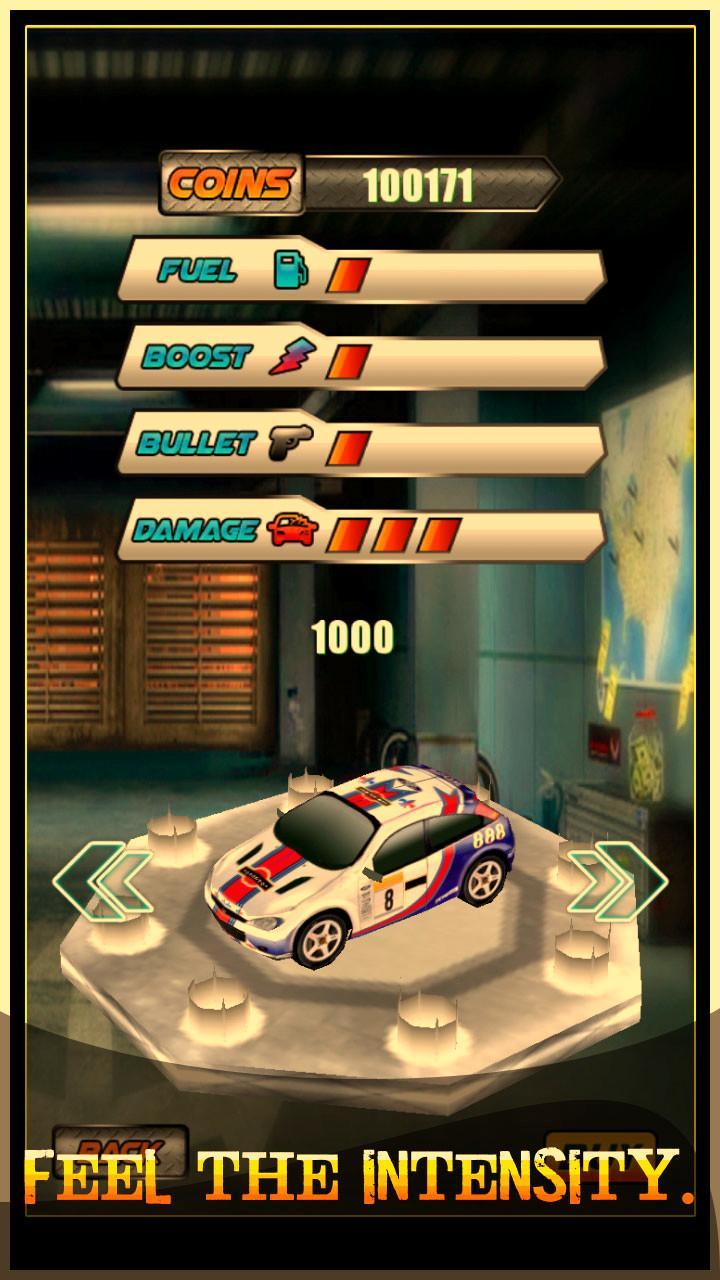The image size is (720, 1280).
Task: Show the previous car with the left arrow
Action: pos(103,879)
